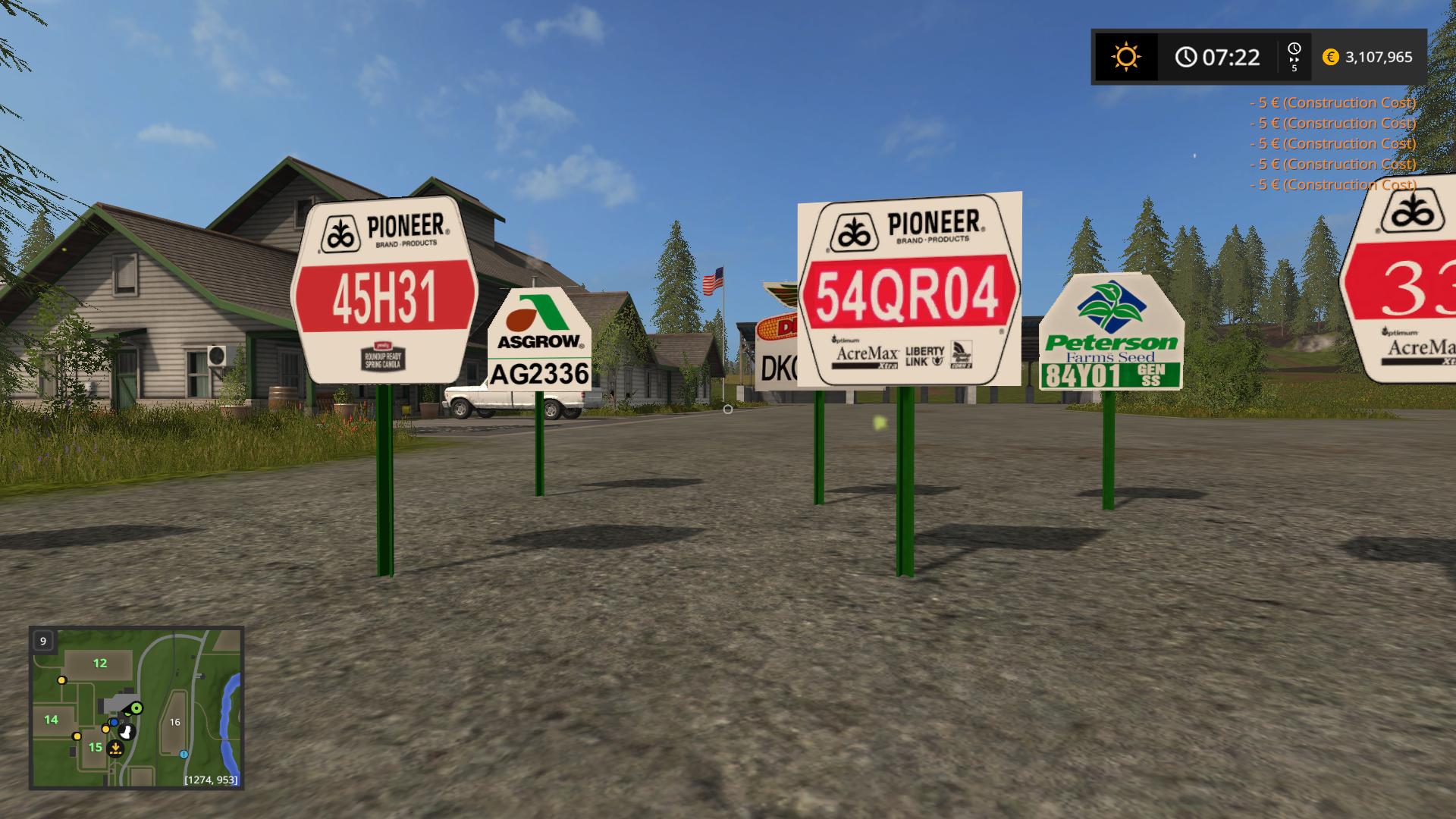Pick field 15 on the minimap
The height and width of the screenshot is (819, 1456).
pyautogui.click(x=95, y=748)
